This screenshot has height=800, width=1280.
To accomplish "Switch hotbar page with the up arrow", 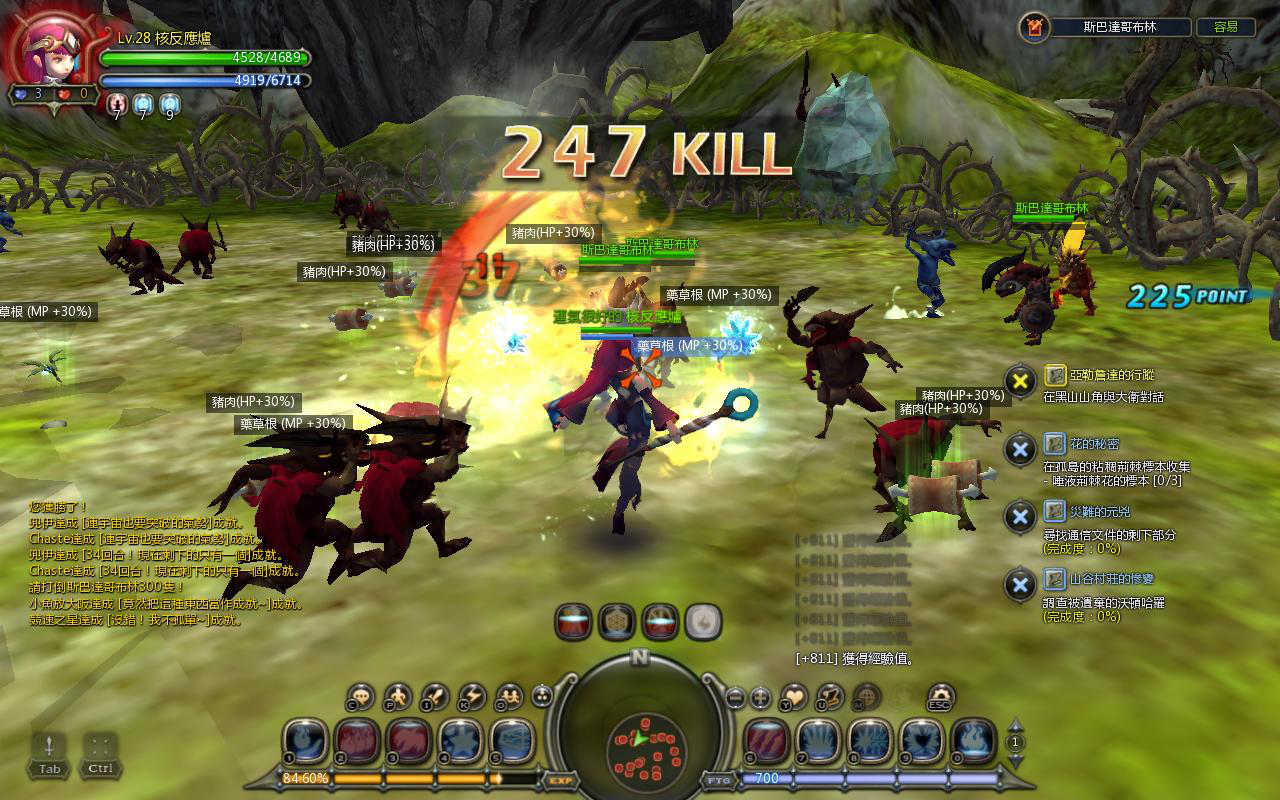I will tap(1016, 725).
